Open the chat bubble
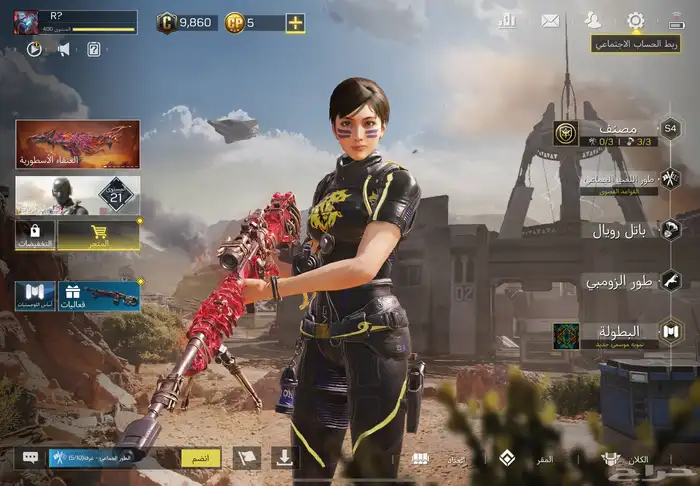The height and width of the screenshot is (486, 700). (31, 457)
